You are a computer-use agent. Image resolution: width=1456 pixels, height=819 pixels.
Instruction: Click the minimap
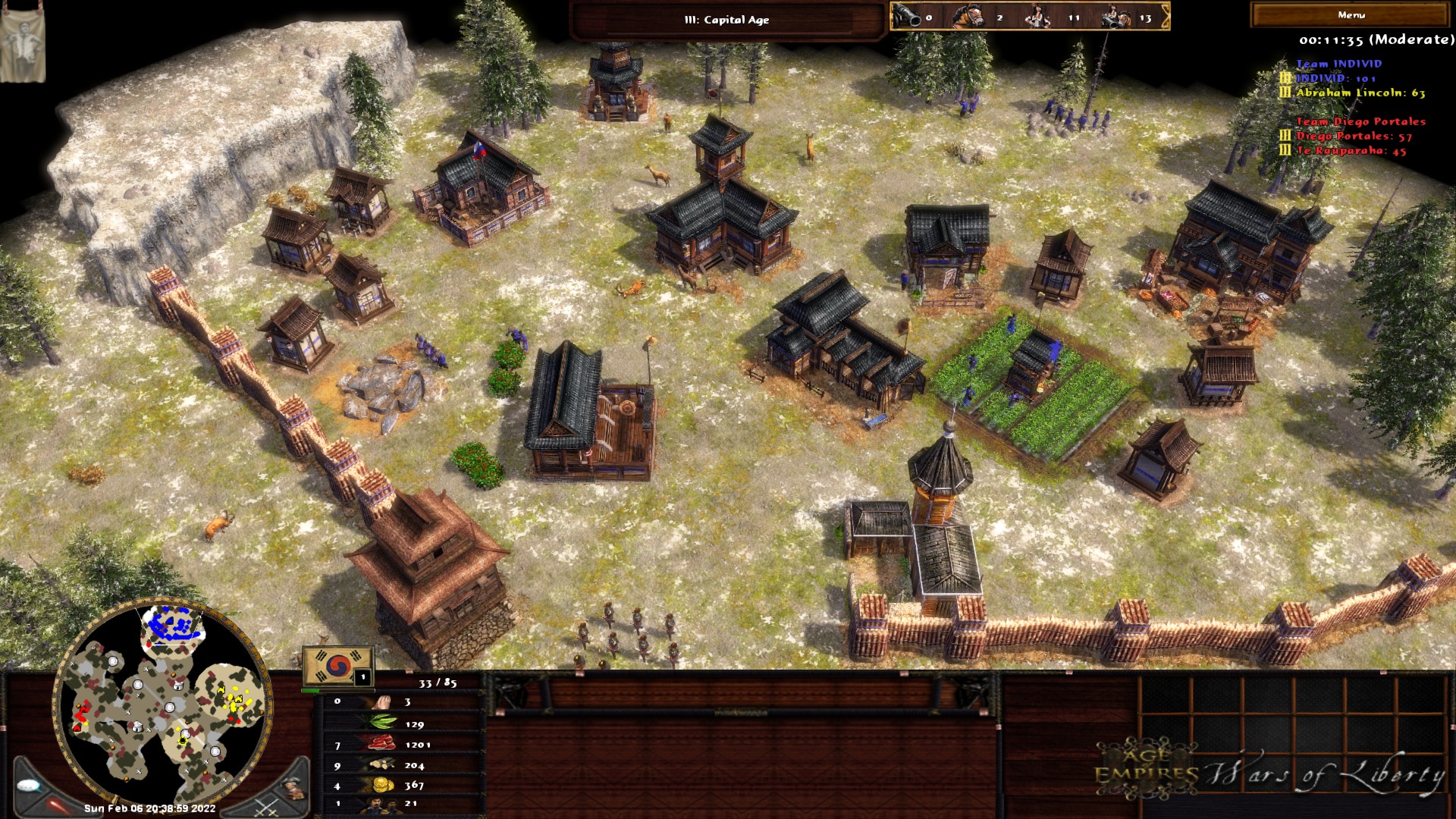[x=162, y=704]
